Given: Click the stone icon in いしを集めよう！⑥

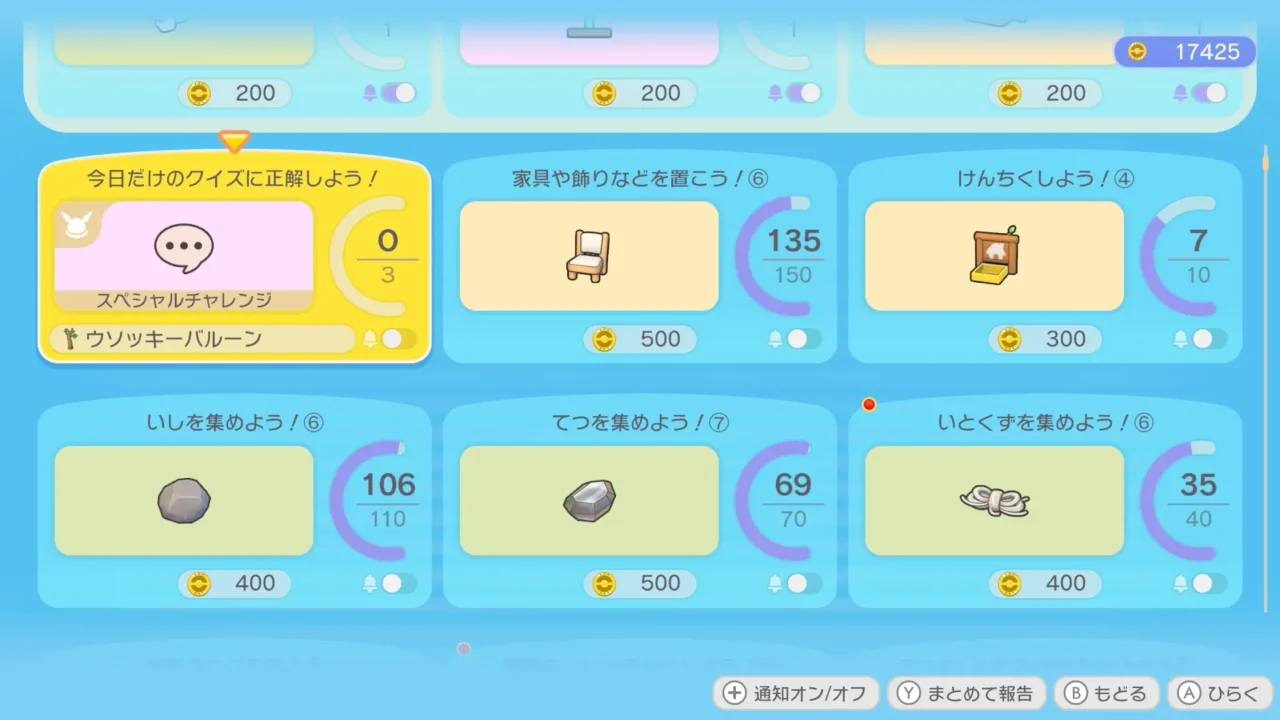Looking at the screenshot, I should click(x=183, y=500).
